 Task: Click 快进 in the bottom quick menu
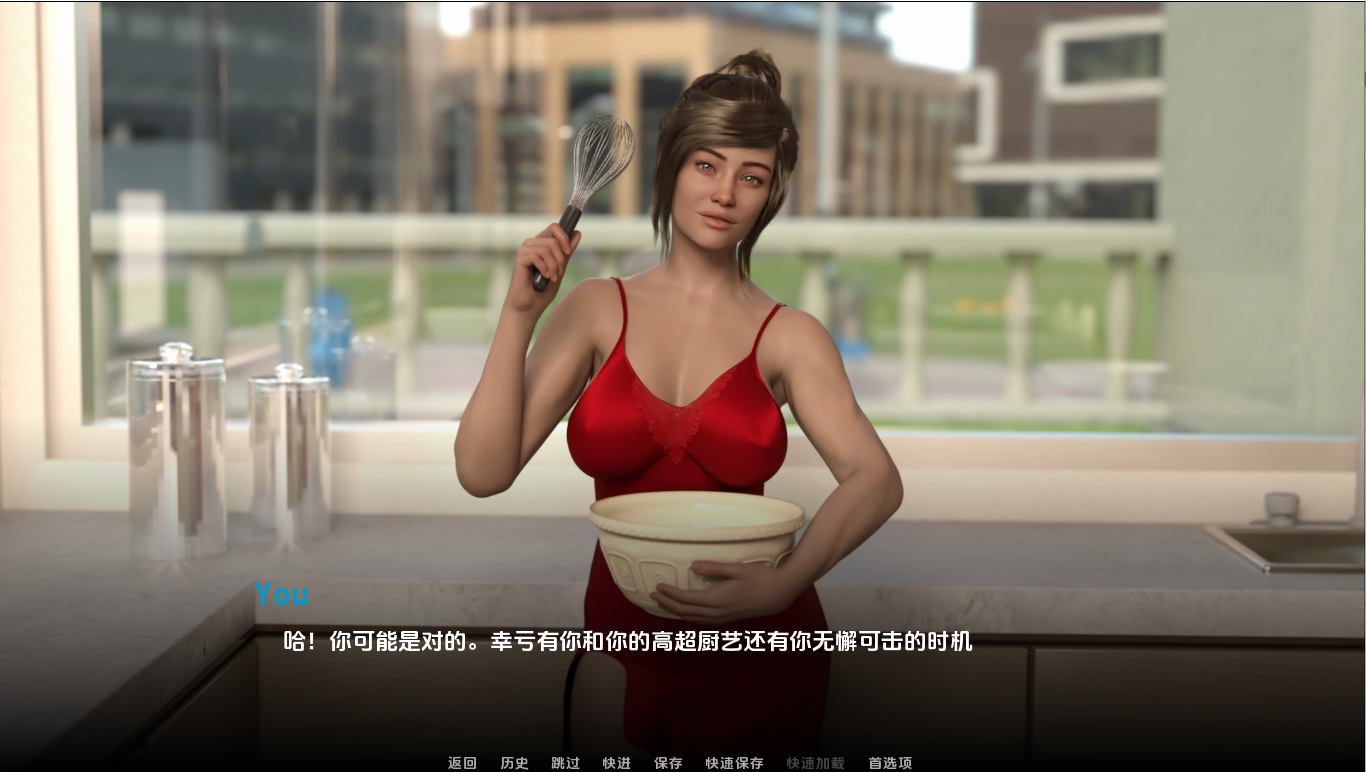[617, 762]
